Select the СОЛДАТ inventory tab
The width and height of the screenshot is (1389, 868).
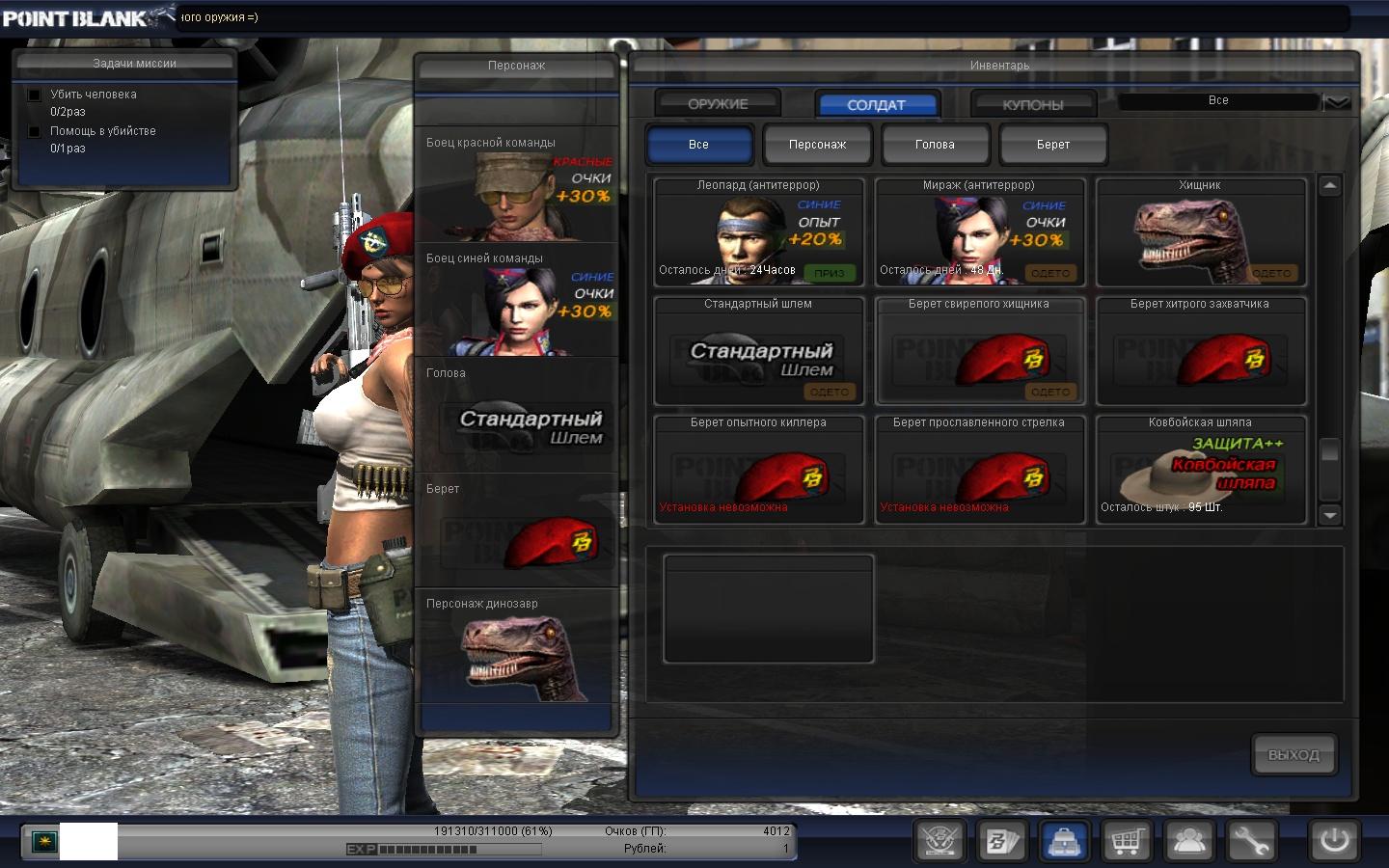tap(876, 104)
